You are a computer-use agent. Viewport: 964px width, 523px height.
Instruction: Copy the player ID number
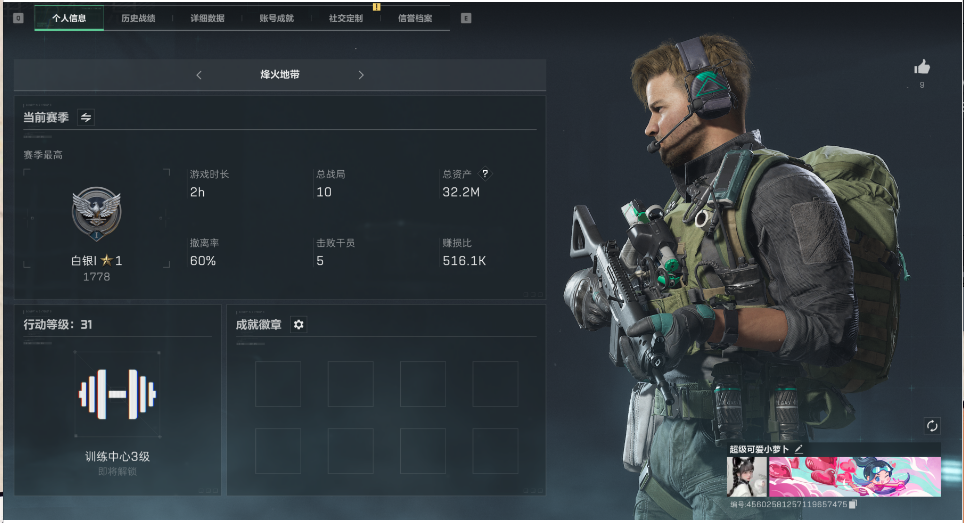tap(853, 505)
